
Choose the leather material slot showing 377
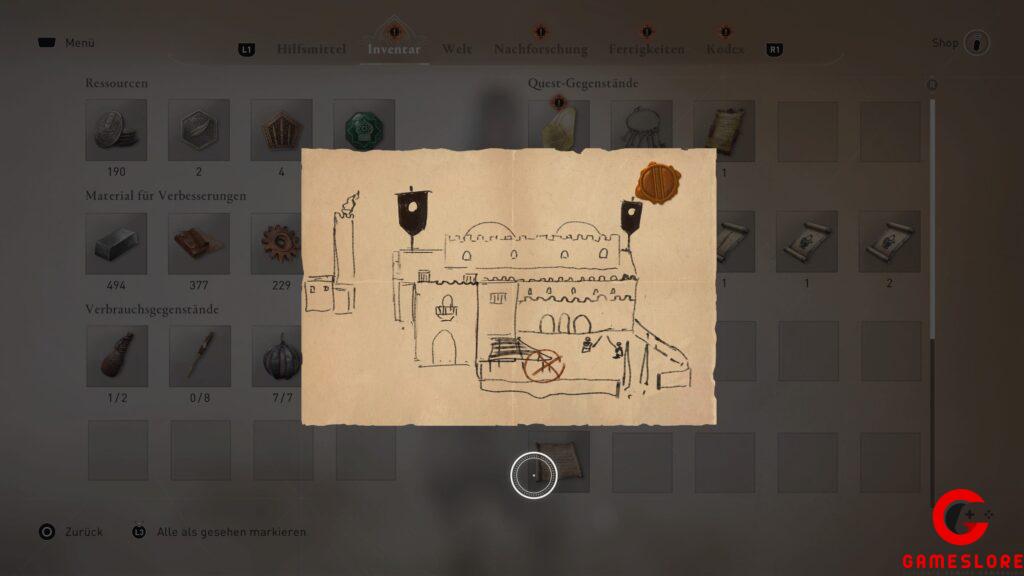pos(198,243)
